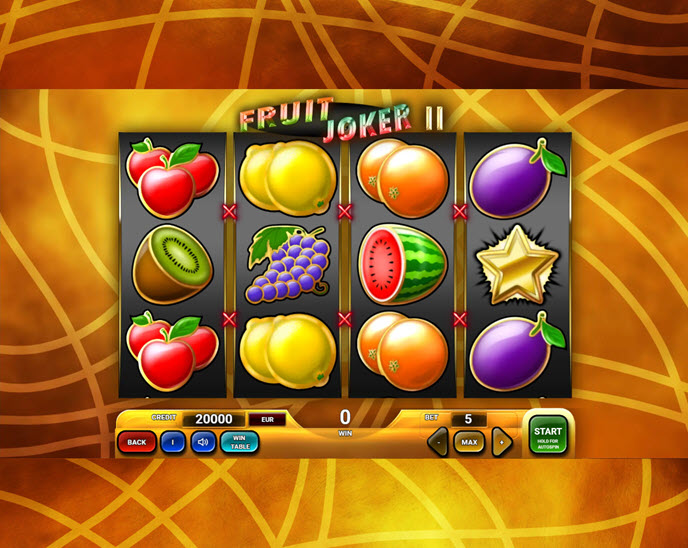The height and width of the screenshot is (548, 688).
Task: Decrease the bet with the minus arrow
Action: [437, 441]
